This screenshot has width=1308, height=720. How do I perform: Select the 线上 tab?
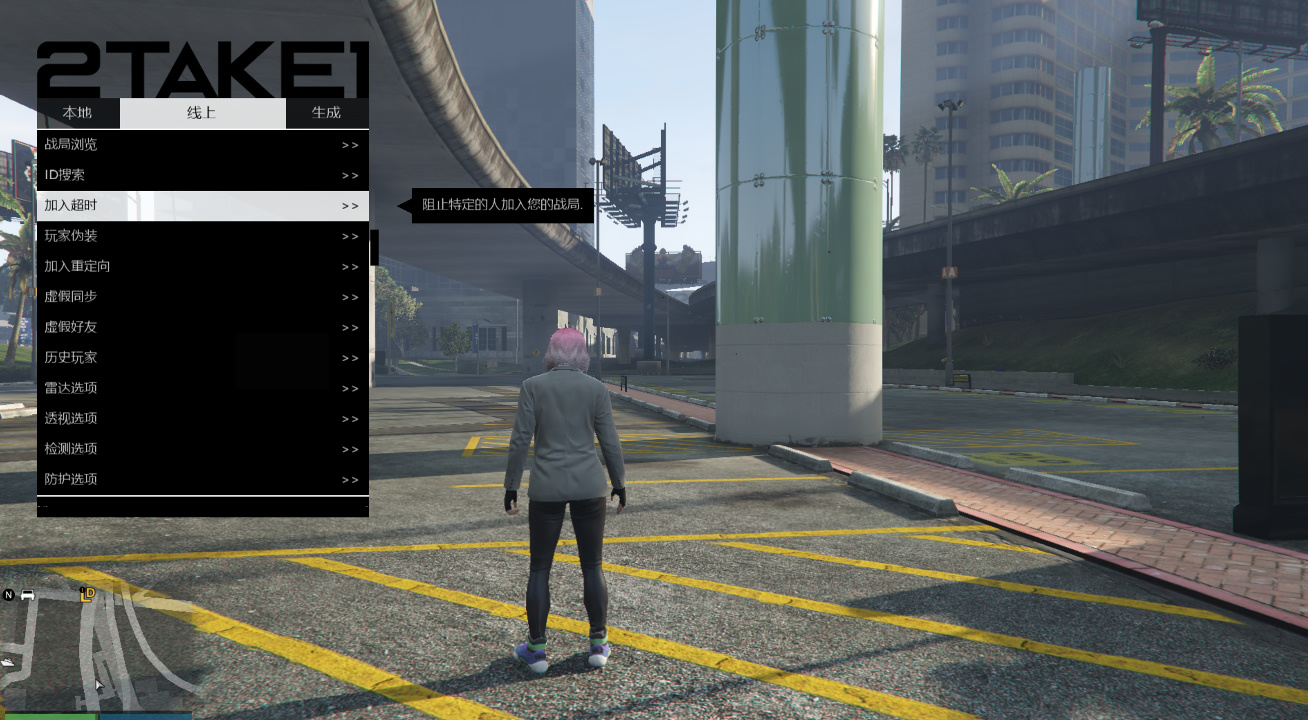pyautogui.click(x=202, y=113)
